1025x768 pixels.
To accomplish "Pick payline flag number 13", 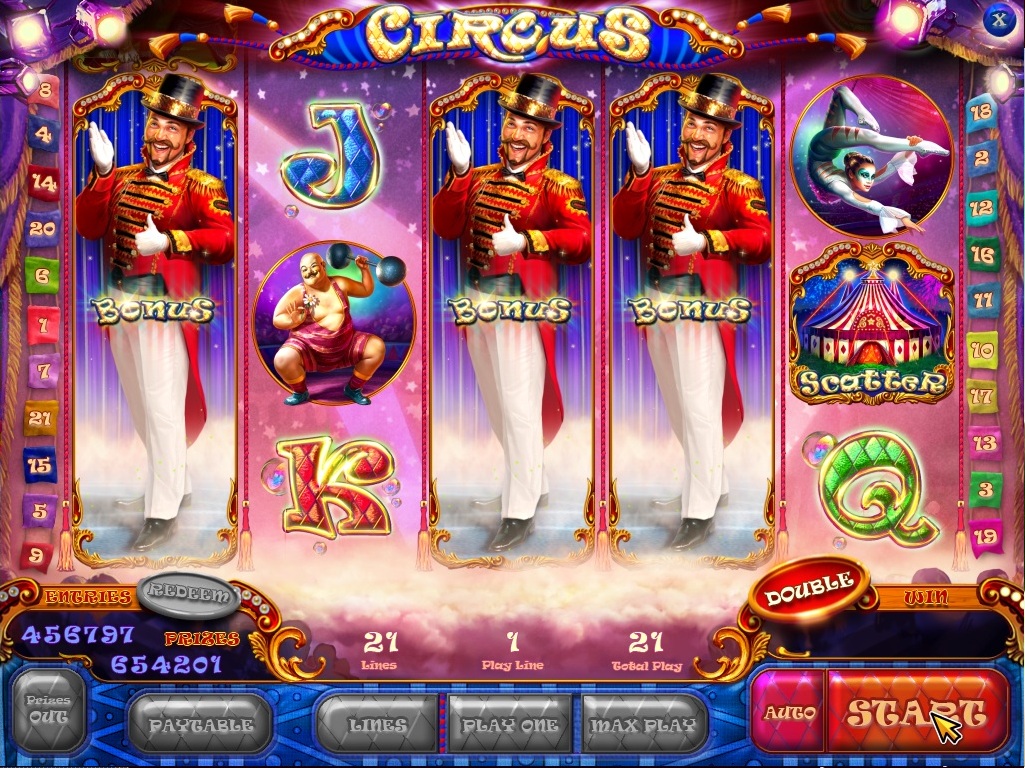I will 985,442.
